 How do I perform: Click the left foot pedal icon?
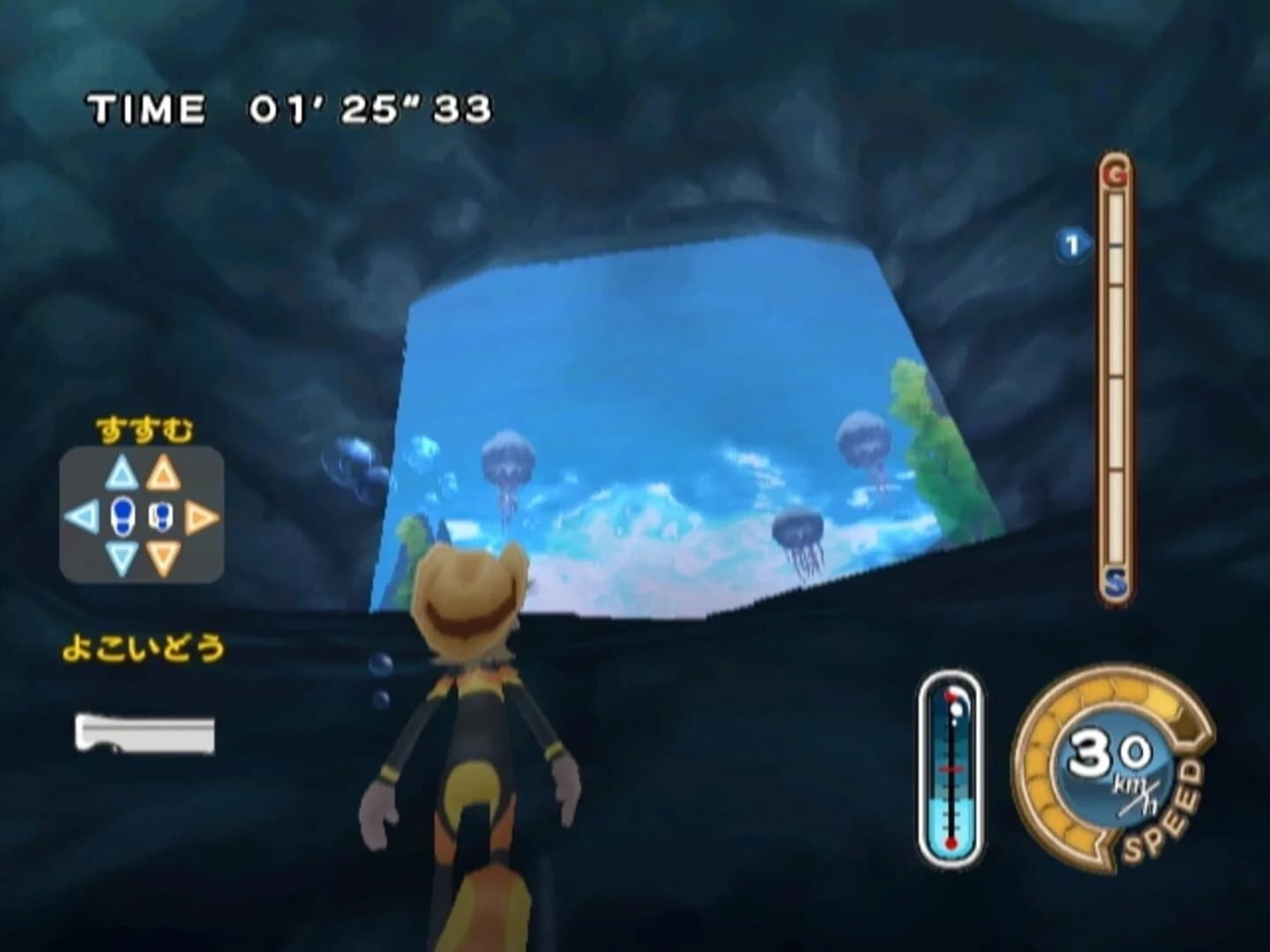[x=121, y=516]
